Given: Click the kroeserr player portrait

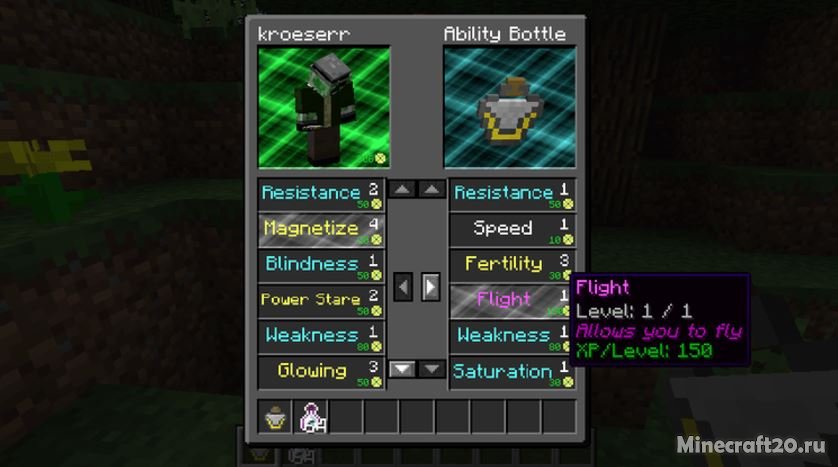Looking at the screenshot, I should tap(323, 107).
